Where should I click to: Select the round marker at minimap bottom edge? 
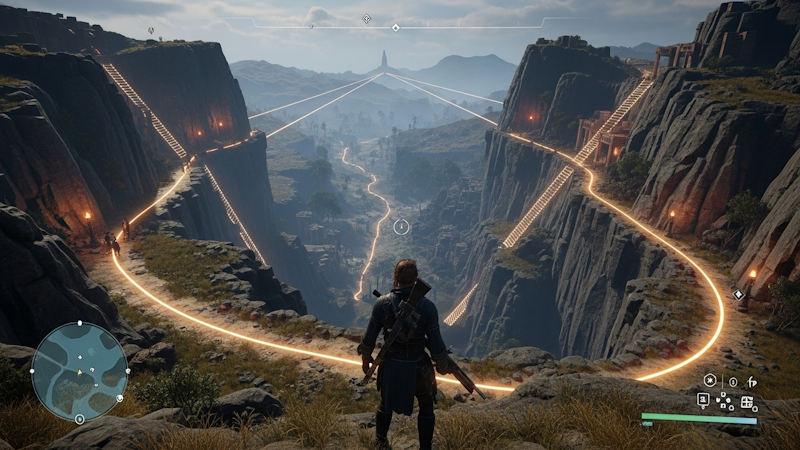pyautogui.click(x=79, y=420)
